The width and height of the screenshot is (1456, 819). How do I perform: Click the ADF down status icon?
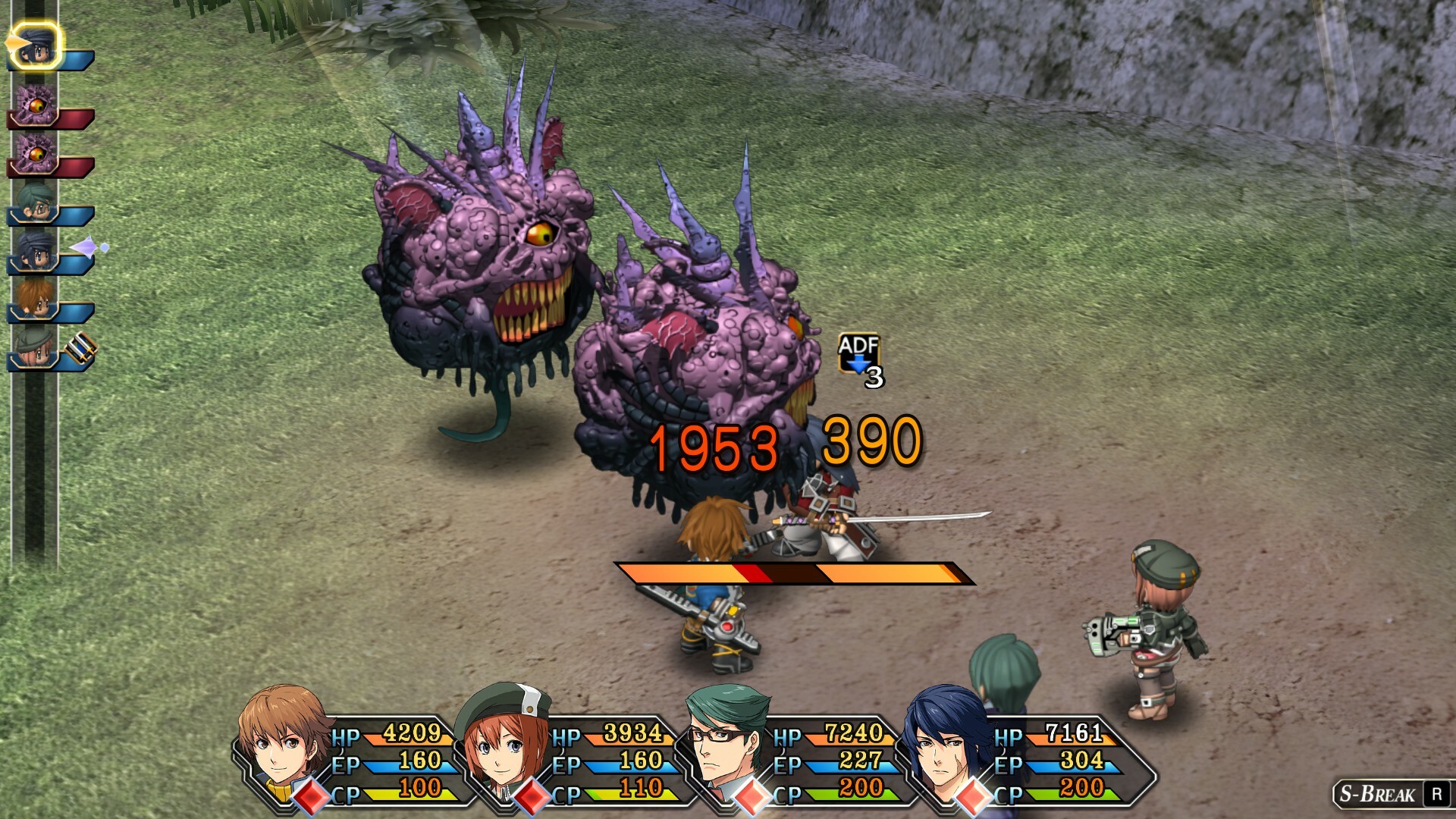pos(858,353)
